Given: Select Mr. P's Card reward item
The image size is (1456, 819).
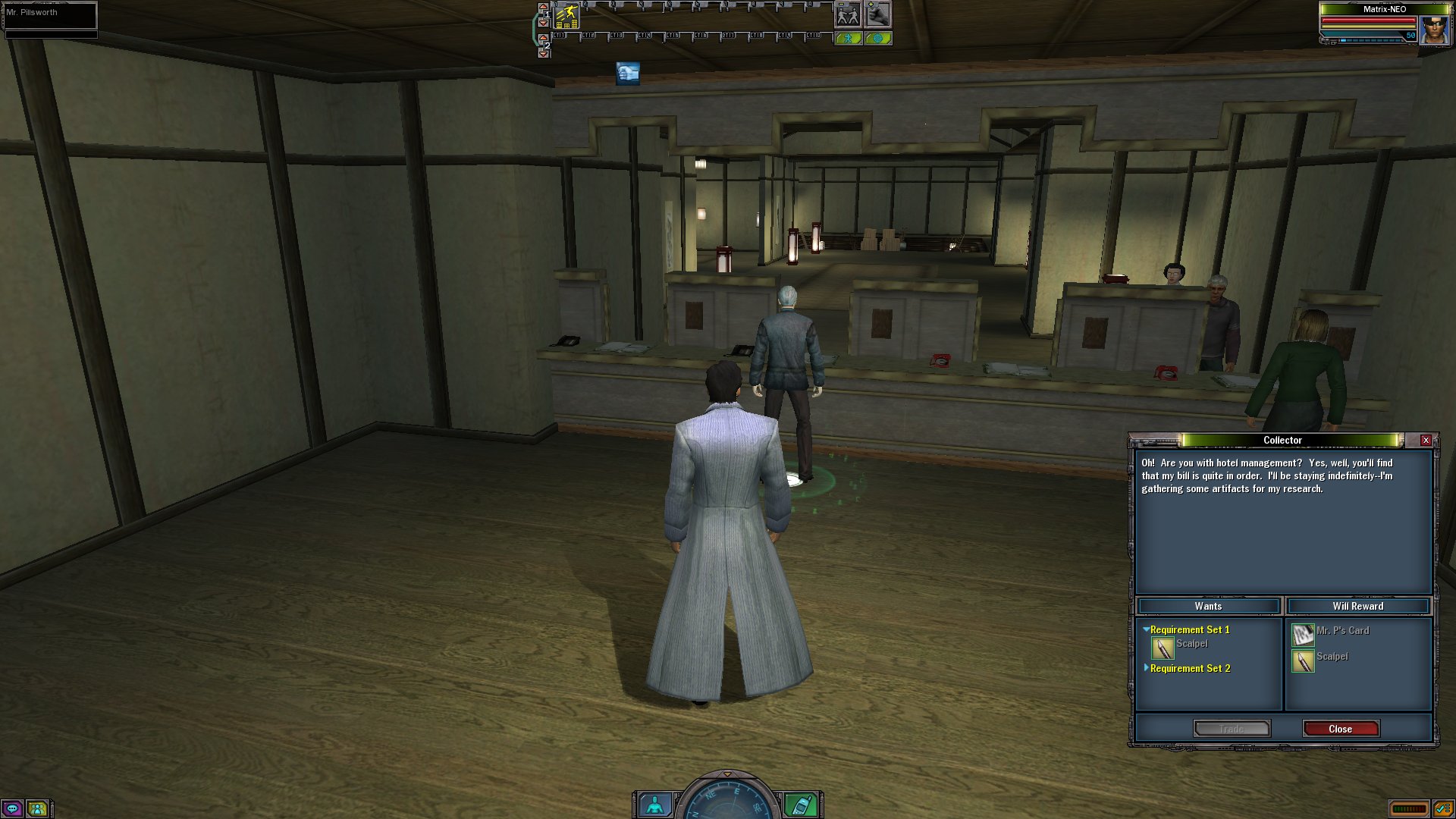Looking at the screenshot, I should click(1303, 634).
